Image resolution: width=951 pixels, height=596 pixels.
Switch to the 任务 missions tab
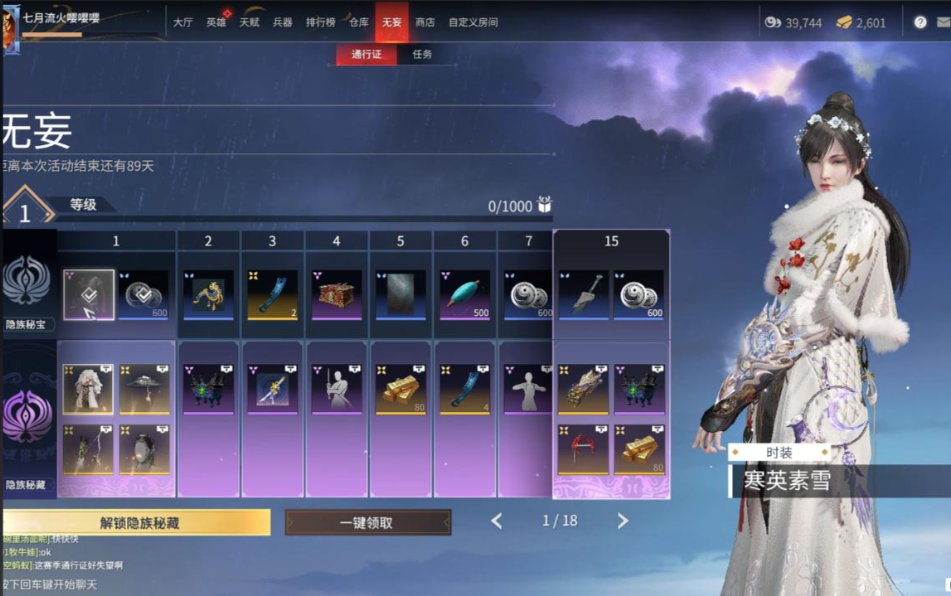422,54
